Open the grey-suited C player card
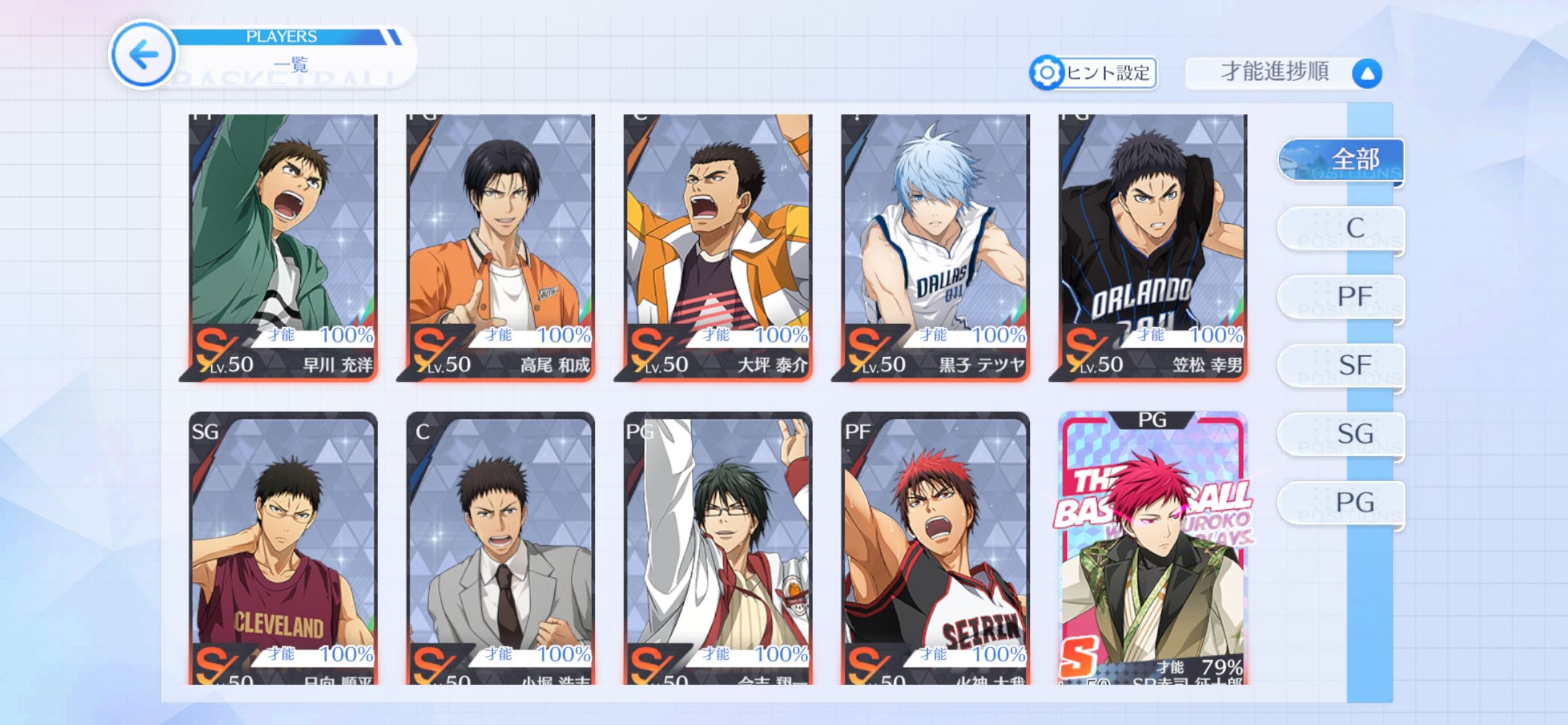 tap(500, 548)
